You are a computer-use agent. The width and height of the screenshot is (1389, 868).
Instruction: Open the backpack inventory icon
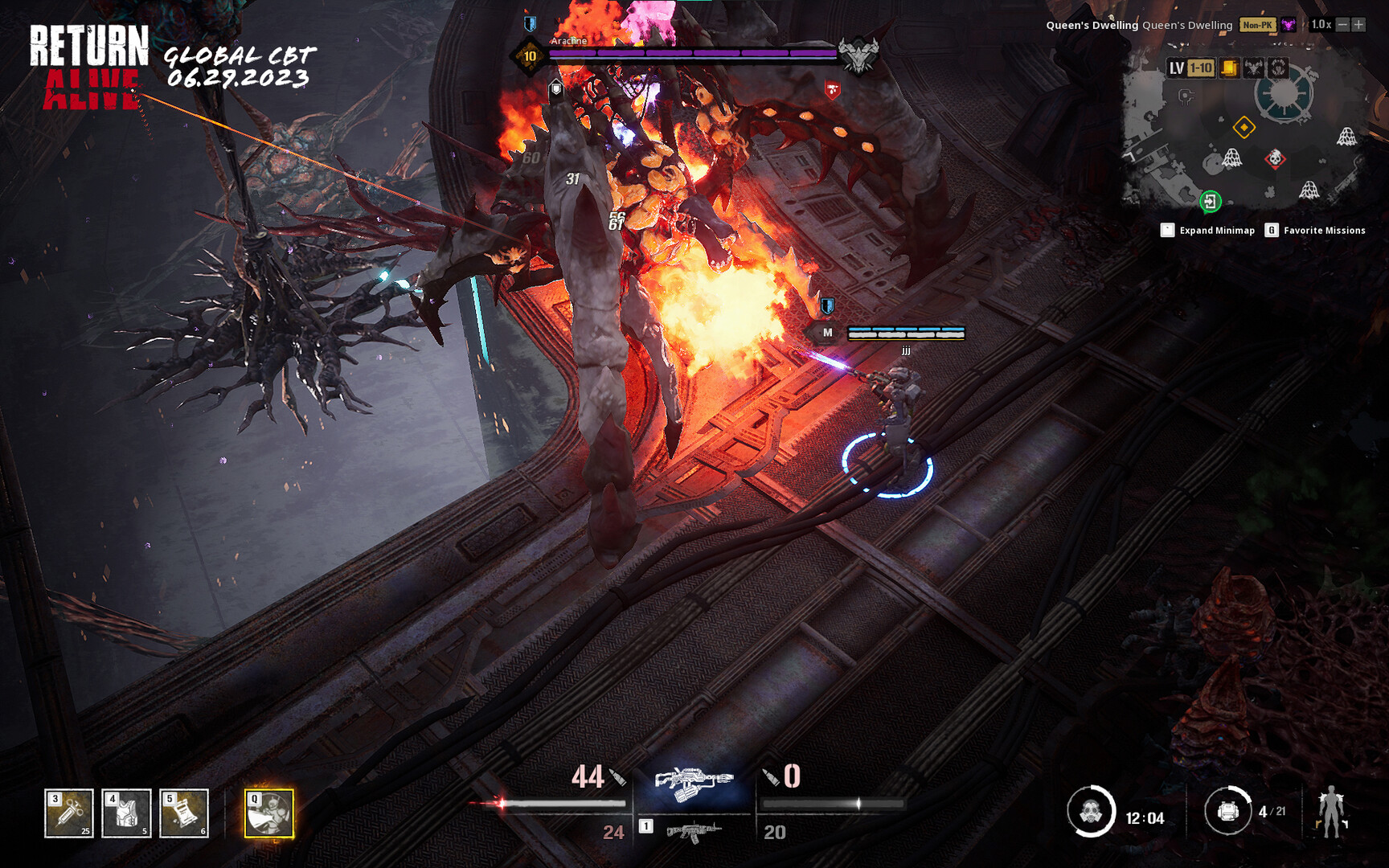(x=1228, y=812)
